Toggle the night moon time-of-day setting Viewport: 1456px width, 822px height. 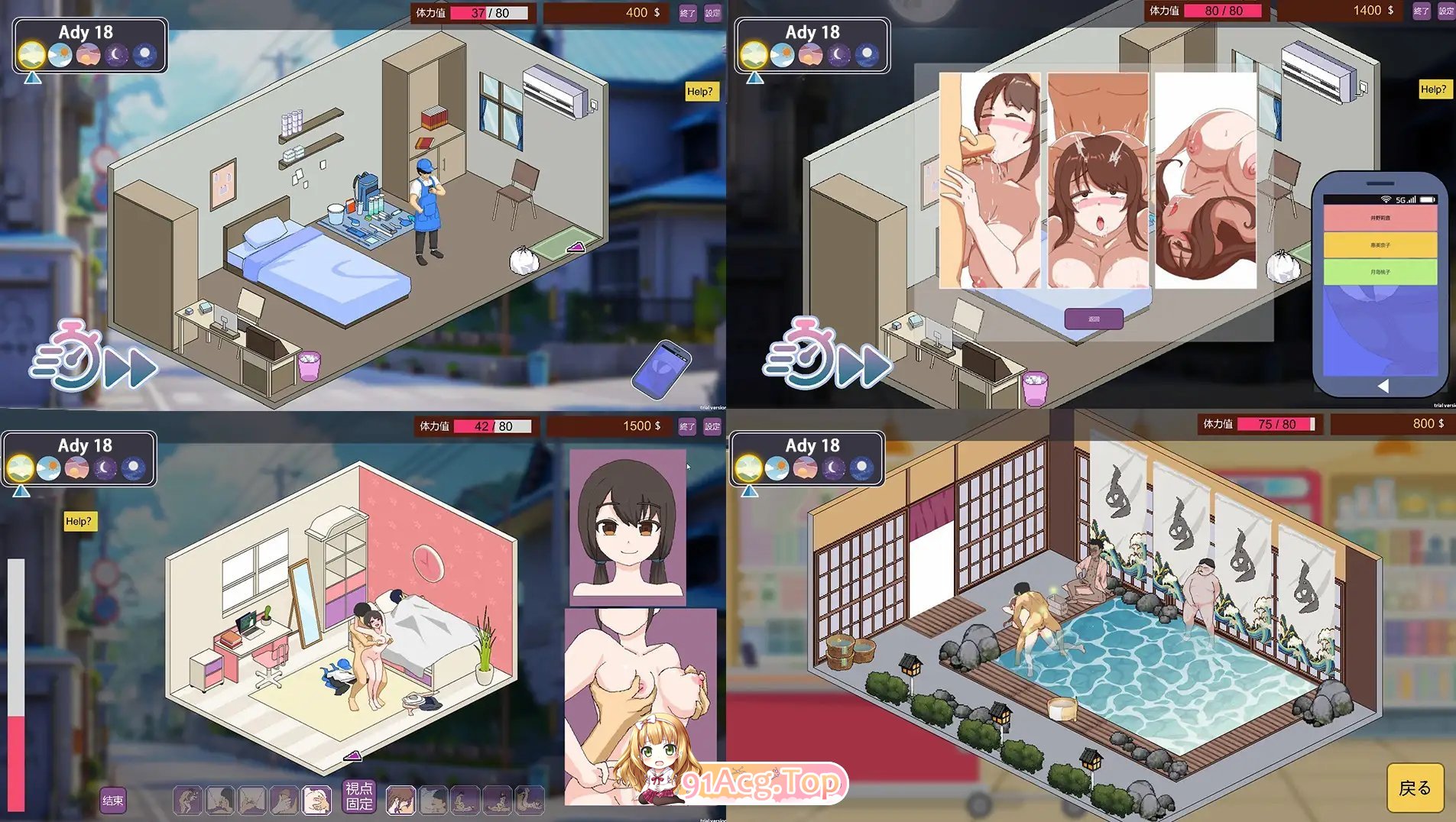point(116,56)
